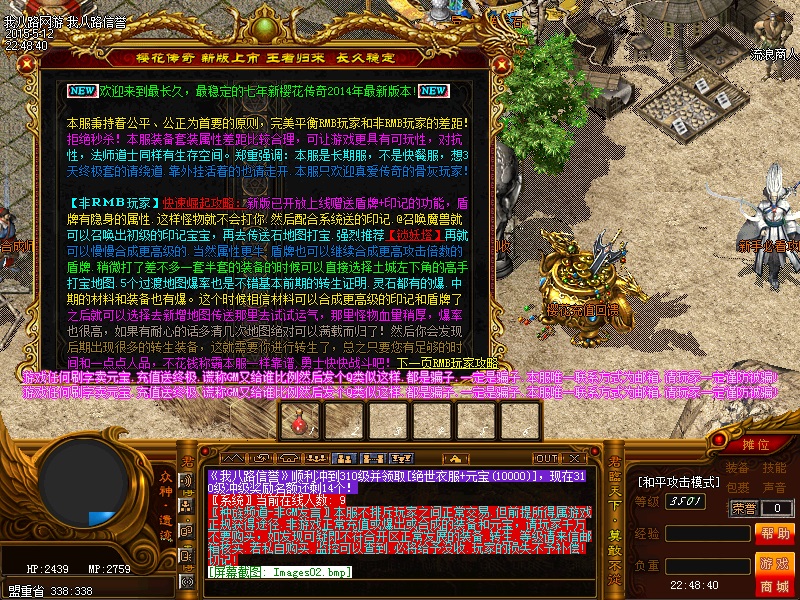Viewport: 800px width, 600px height.
Task: Click the 荣誉 honor button
Action: (x=743, y=508)
